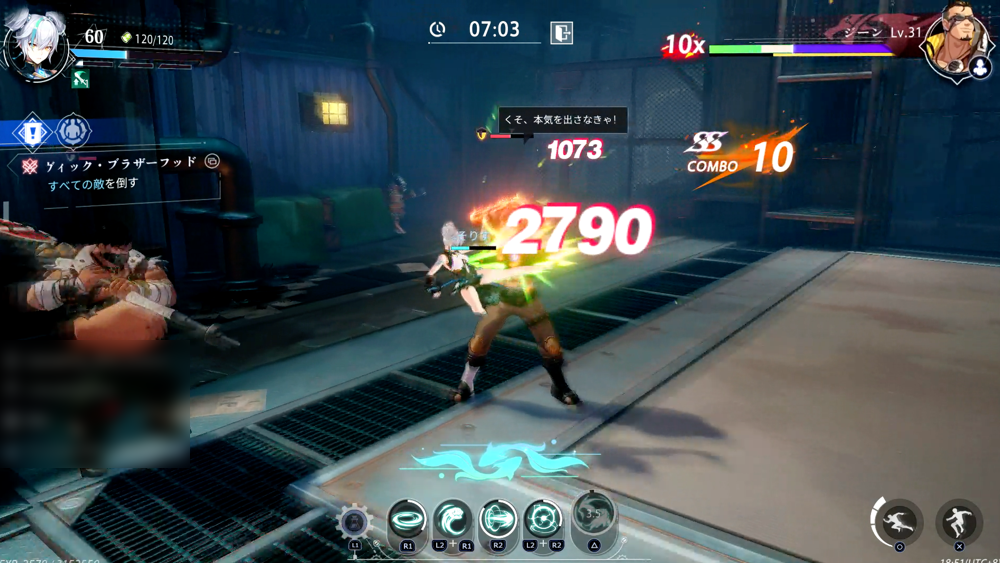Switch to the team figure tab
Screen dimensions: 1000x563
click(73, 130)
